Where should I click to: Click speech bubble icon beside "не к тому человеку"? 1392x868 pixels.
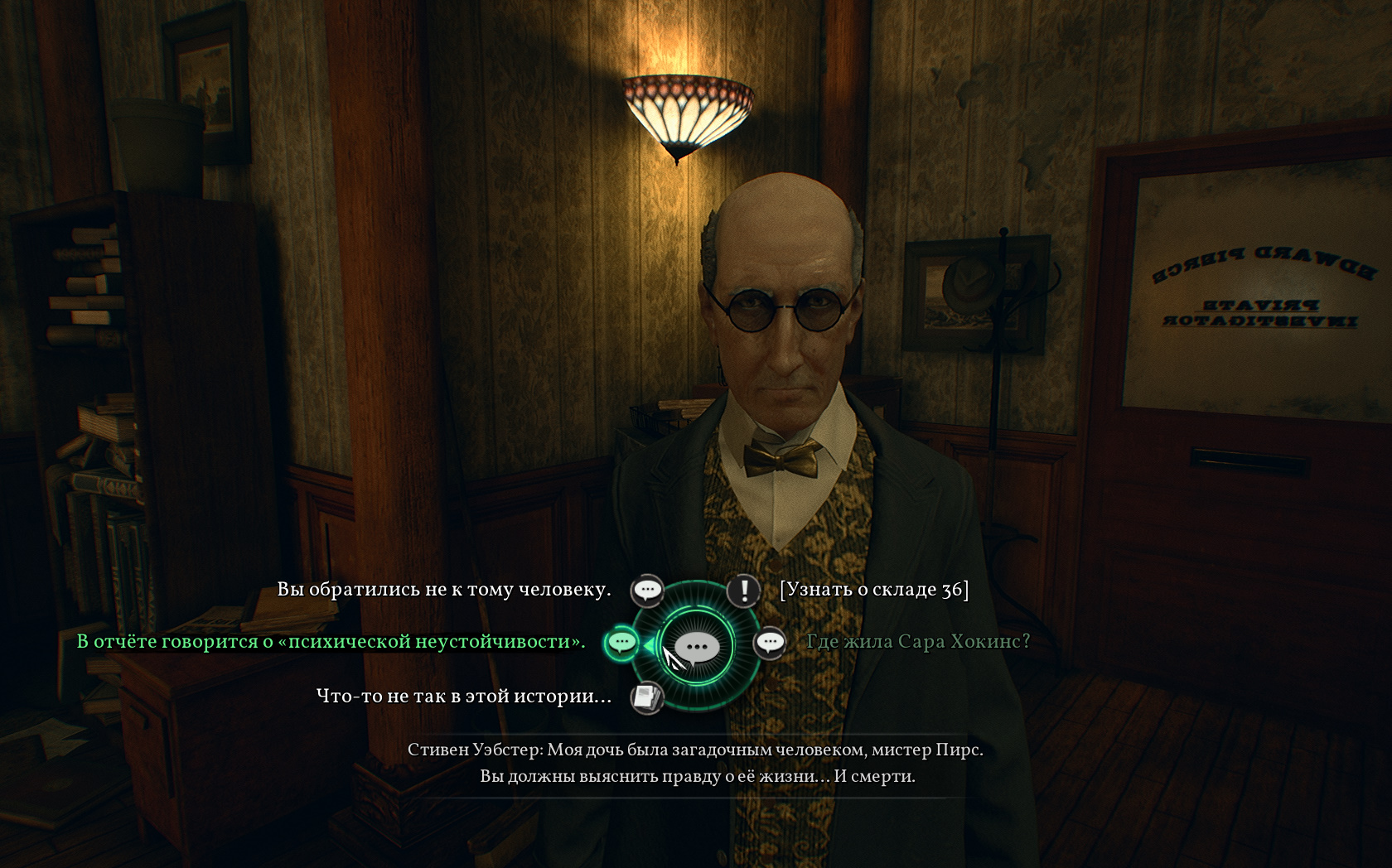pyautogui.click(x=647, y=591)
